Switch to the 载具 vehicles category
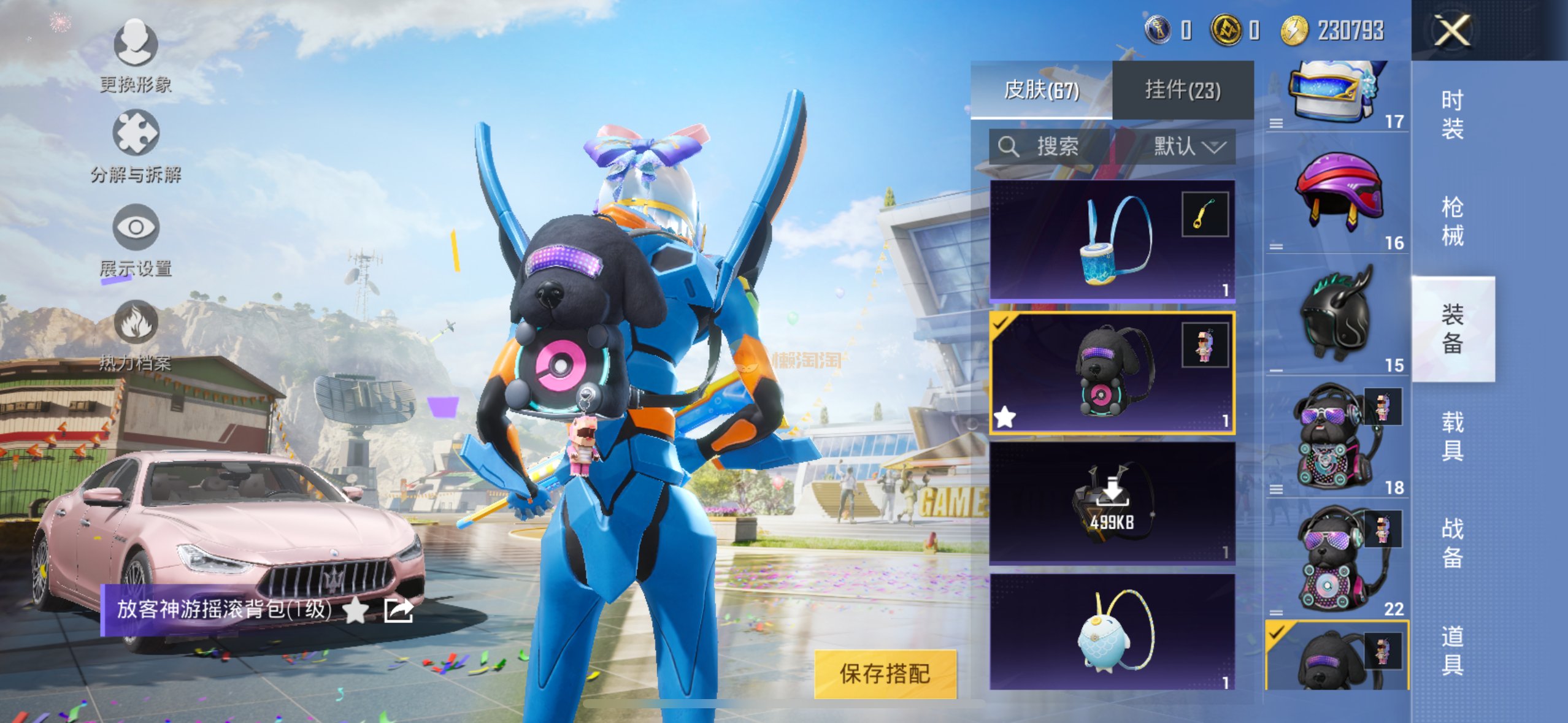This screenshot has height=723, width=1568. (1452, 436)
